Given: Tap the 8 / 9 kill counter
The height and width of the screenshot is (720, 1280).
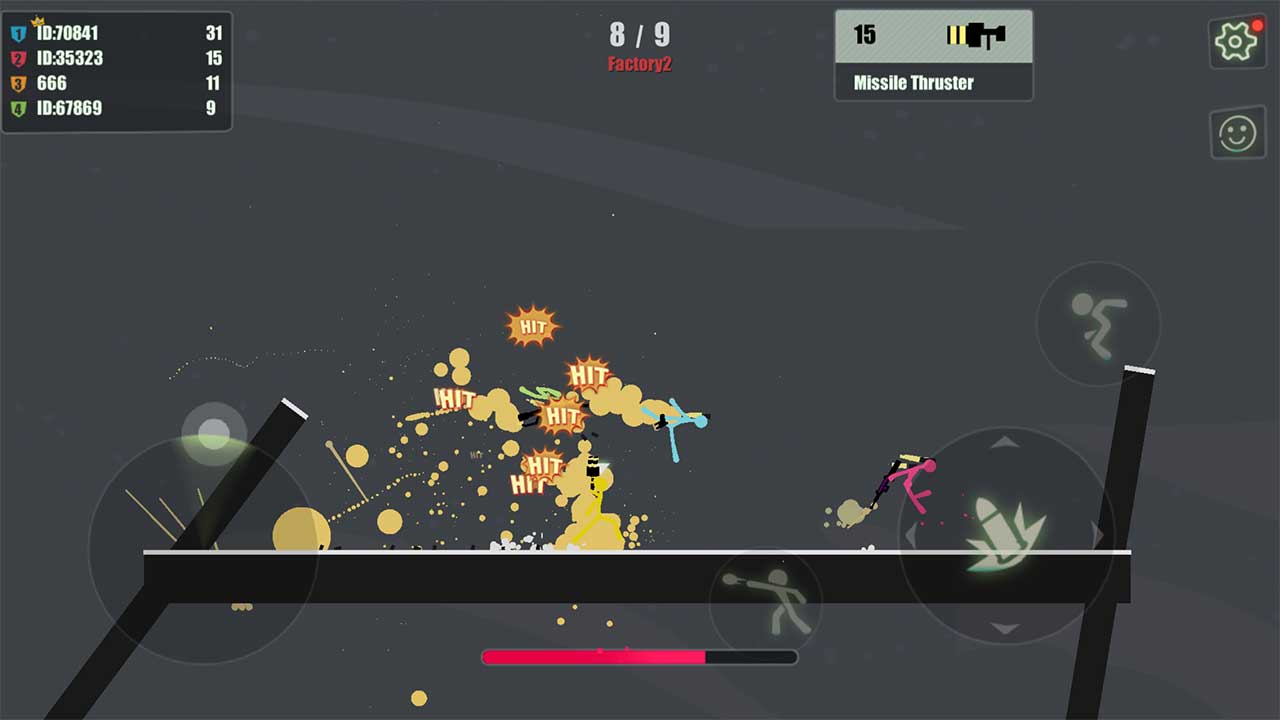Looking at the screenshot, I should pyautogui.click(x=640, y=35).
